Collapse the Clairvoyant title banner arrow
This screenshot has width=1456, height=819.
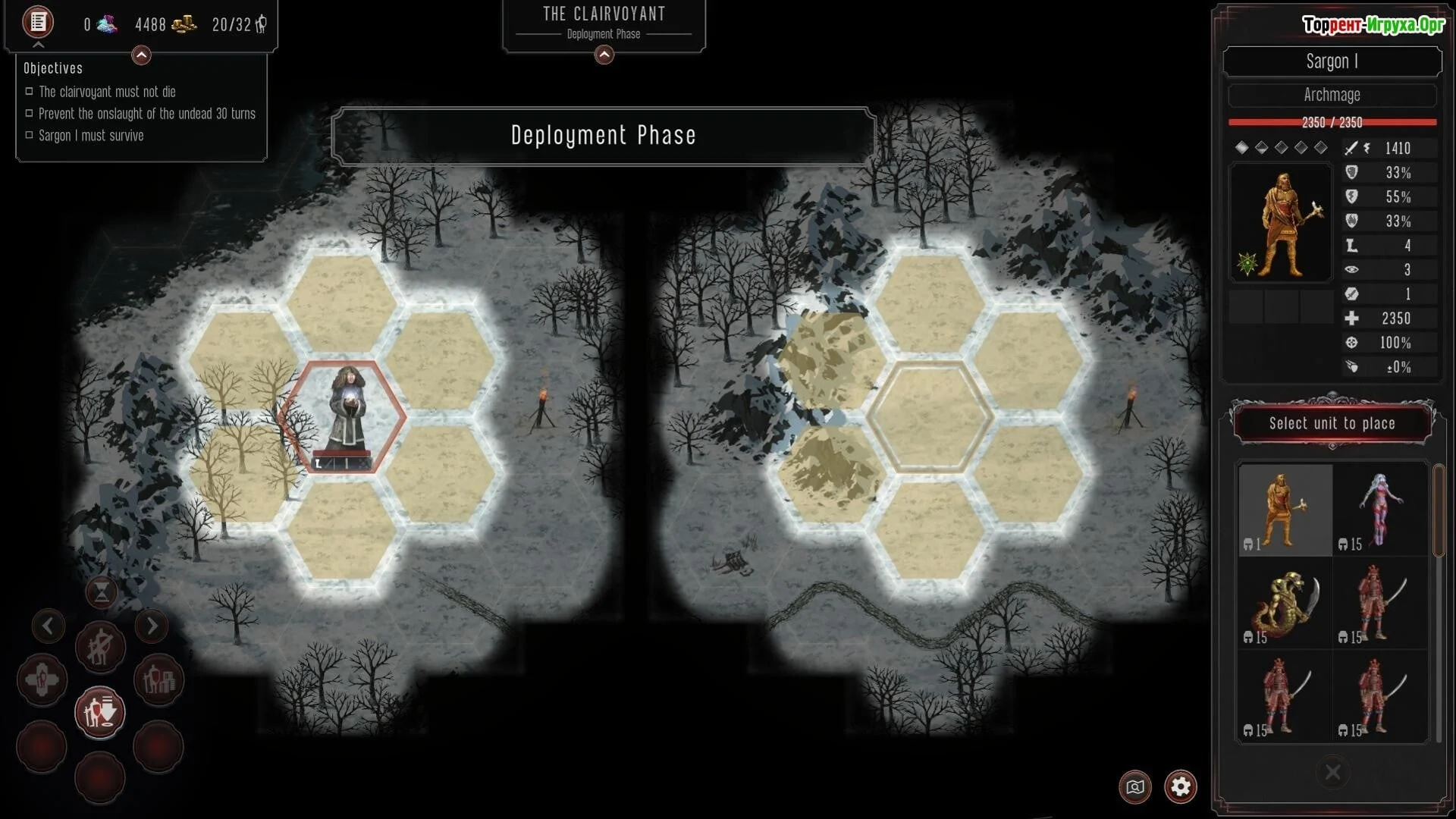click(x=604, y=55)
